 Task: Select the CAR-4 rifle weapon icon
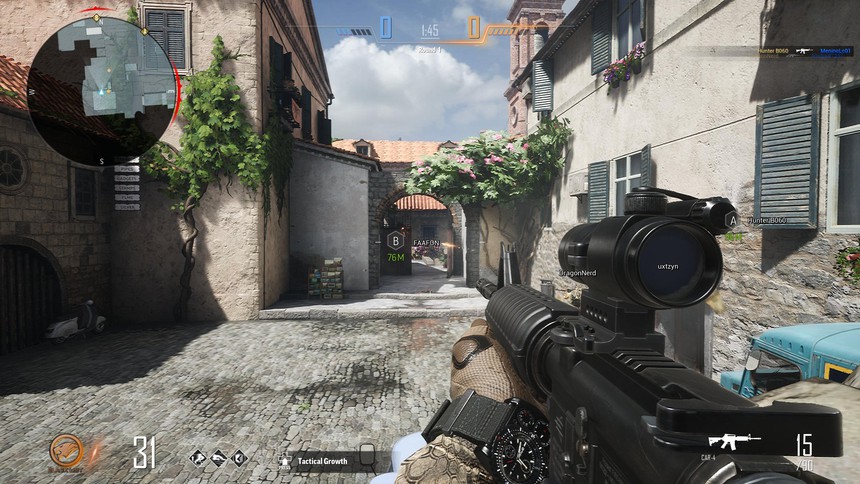coord(734,441)
